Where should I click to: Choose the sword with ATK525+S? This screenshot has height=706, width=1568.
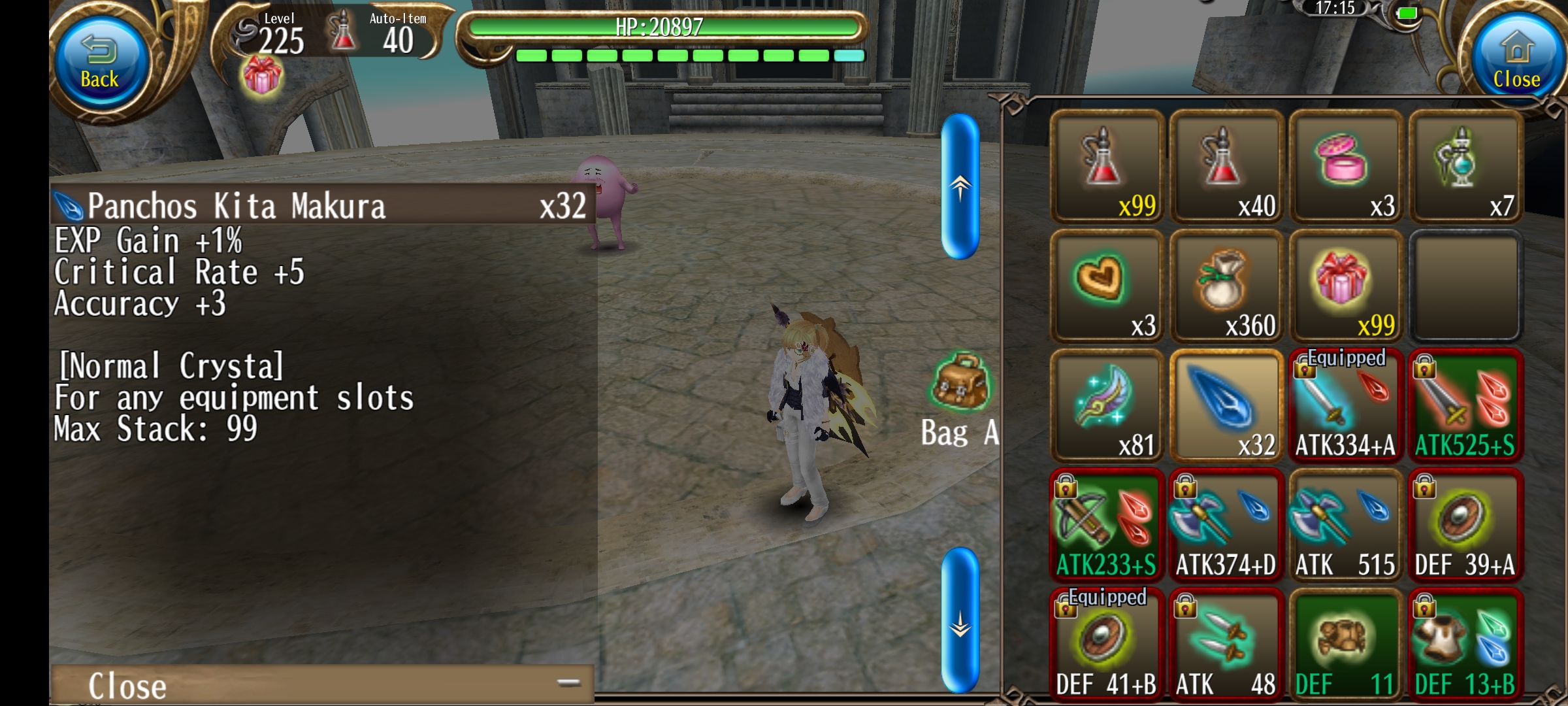point(1465,406)
